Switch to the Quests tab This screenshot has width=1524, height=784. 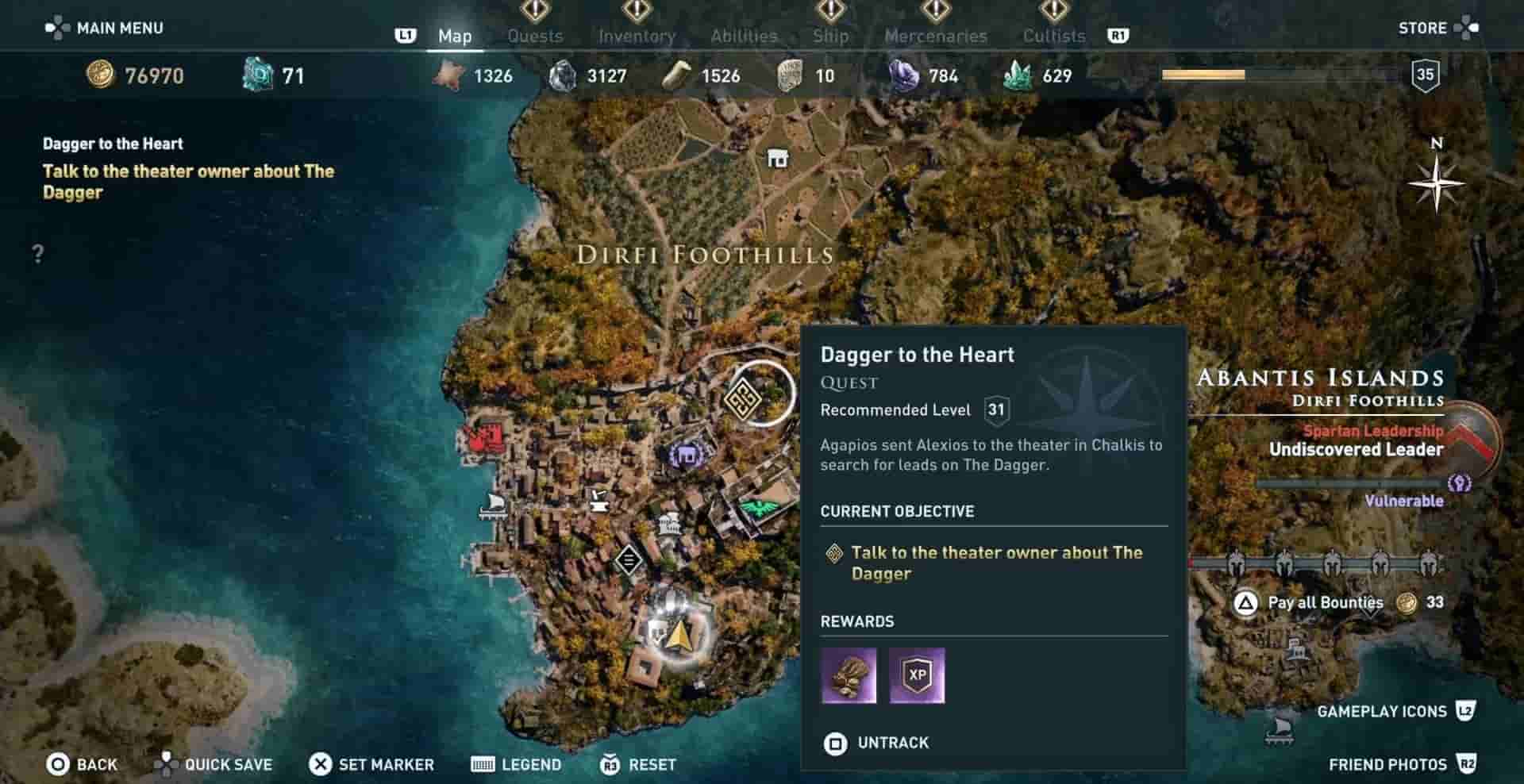(535, 36)
